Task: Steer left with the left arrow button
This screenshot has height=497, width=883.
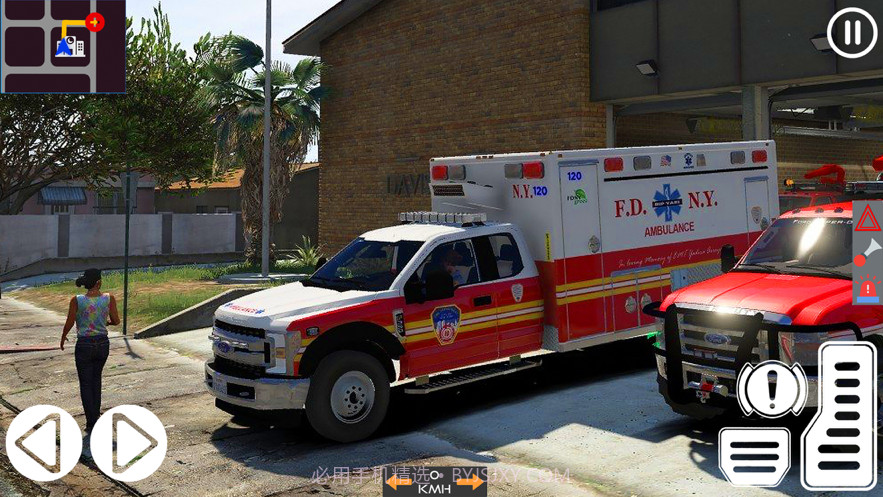Action: [x=43, y=443]
